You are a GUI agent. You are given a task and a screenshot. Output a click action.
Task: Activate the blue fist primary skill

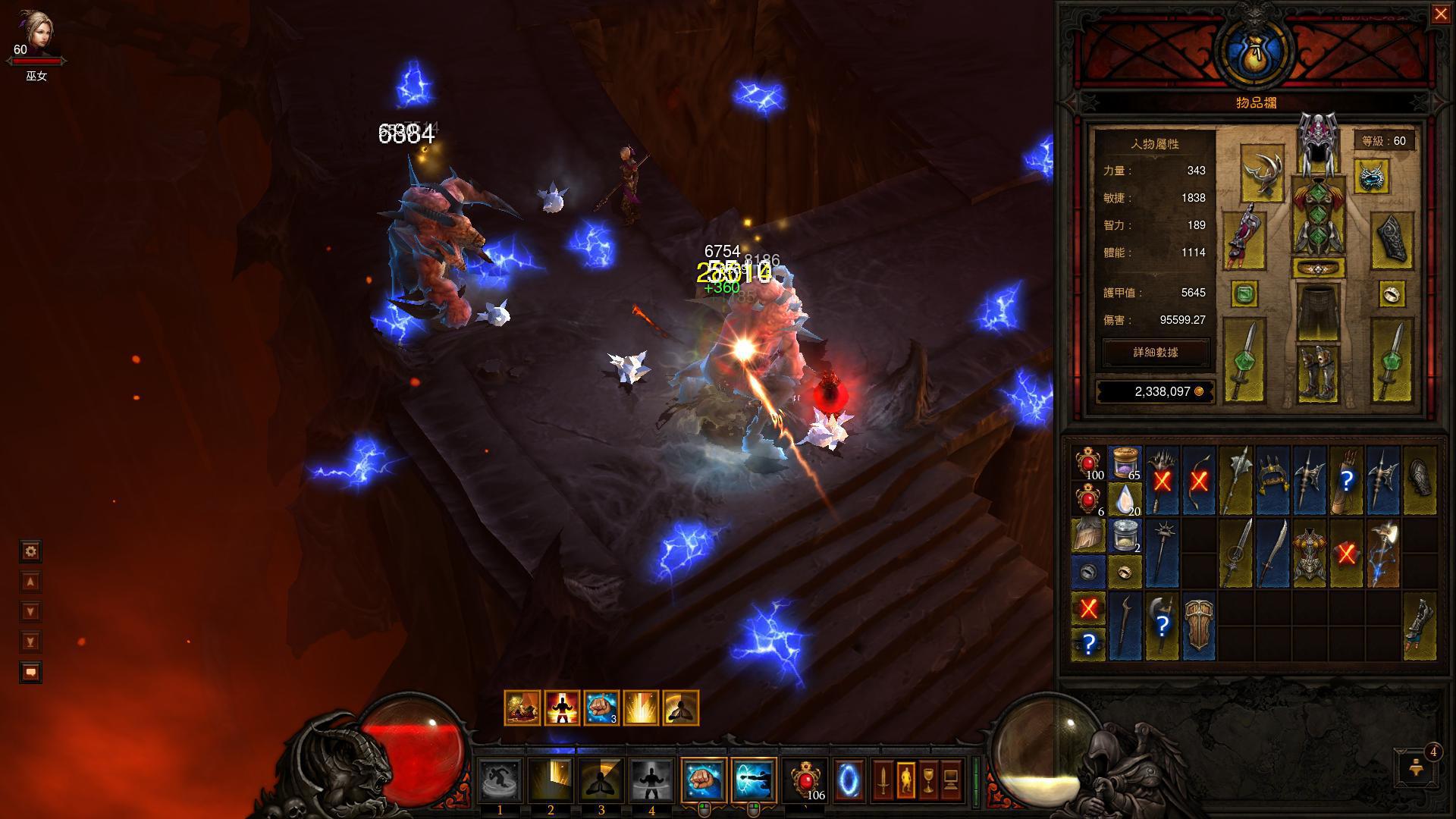coord(703,780)
